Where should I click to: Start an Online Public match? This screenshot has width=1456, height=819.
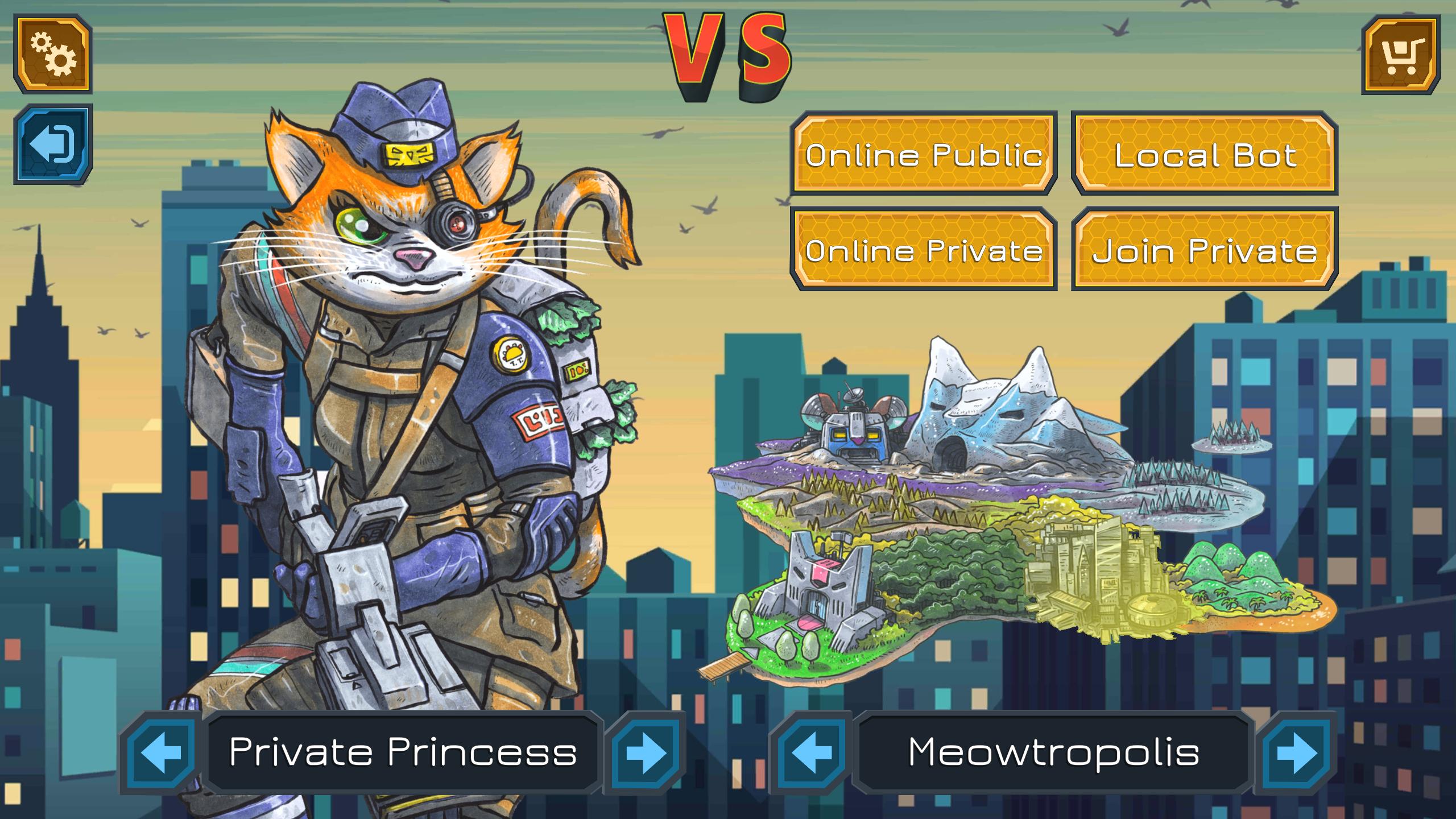924,154
